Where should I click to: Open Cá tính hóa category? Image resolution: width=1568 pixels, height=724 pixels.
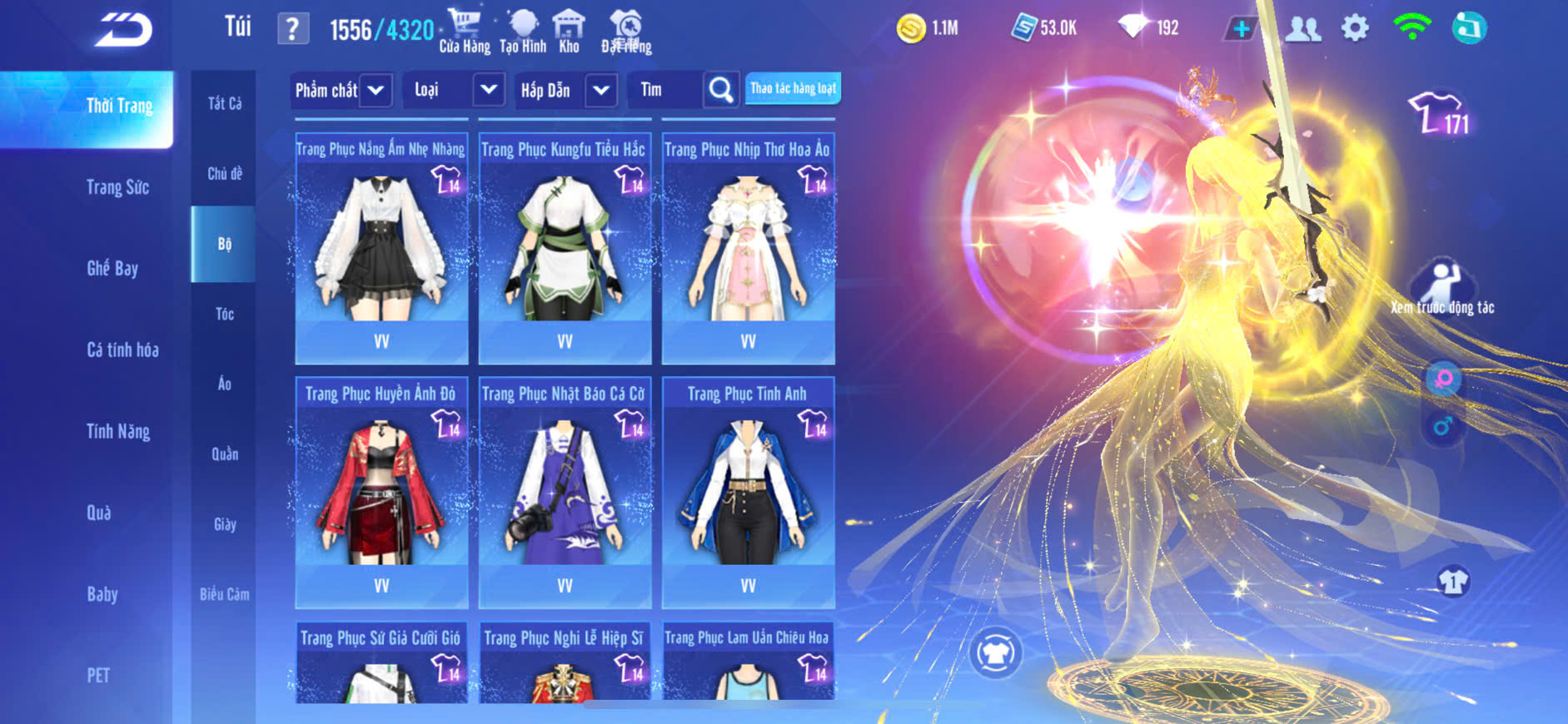pos(122,350)
